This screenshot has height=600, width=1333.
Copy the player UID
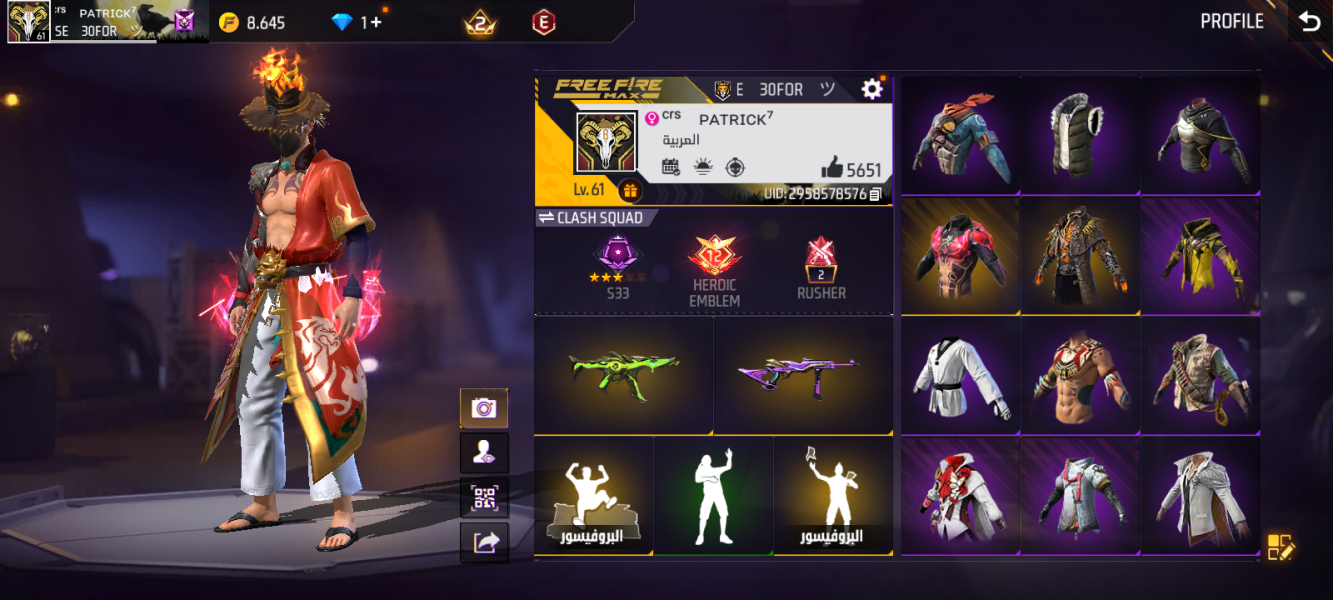[876, 194]
